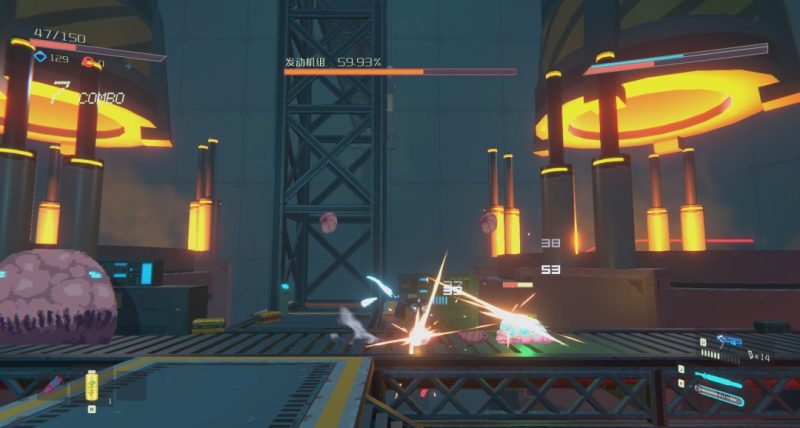Select the pink-blue capsule item slot
Viewport: 800px width, 428px height.
[x=51, y=386]
